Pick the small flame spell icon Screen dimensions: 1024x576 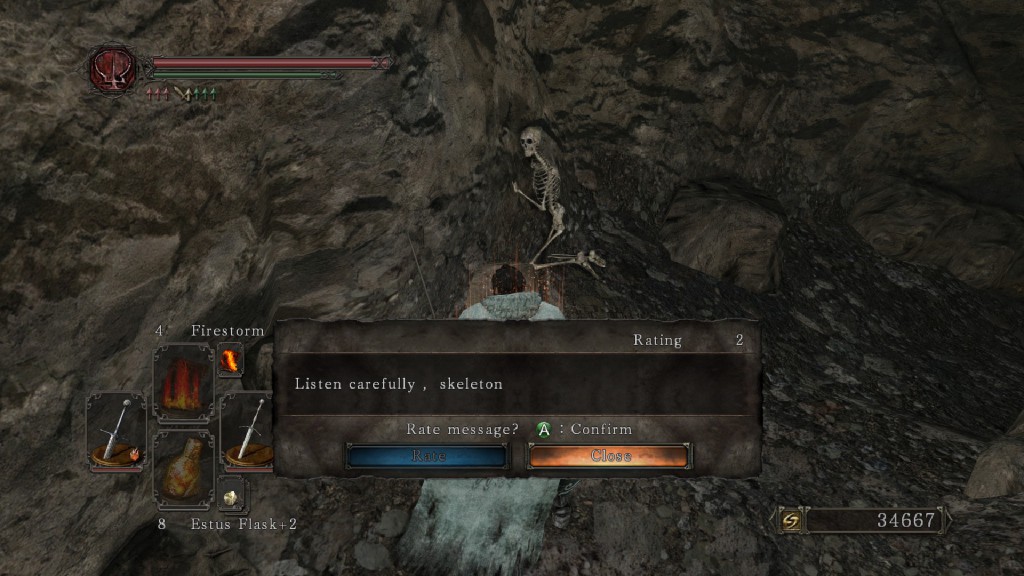point(230,360)
